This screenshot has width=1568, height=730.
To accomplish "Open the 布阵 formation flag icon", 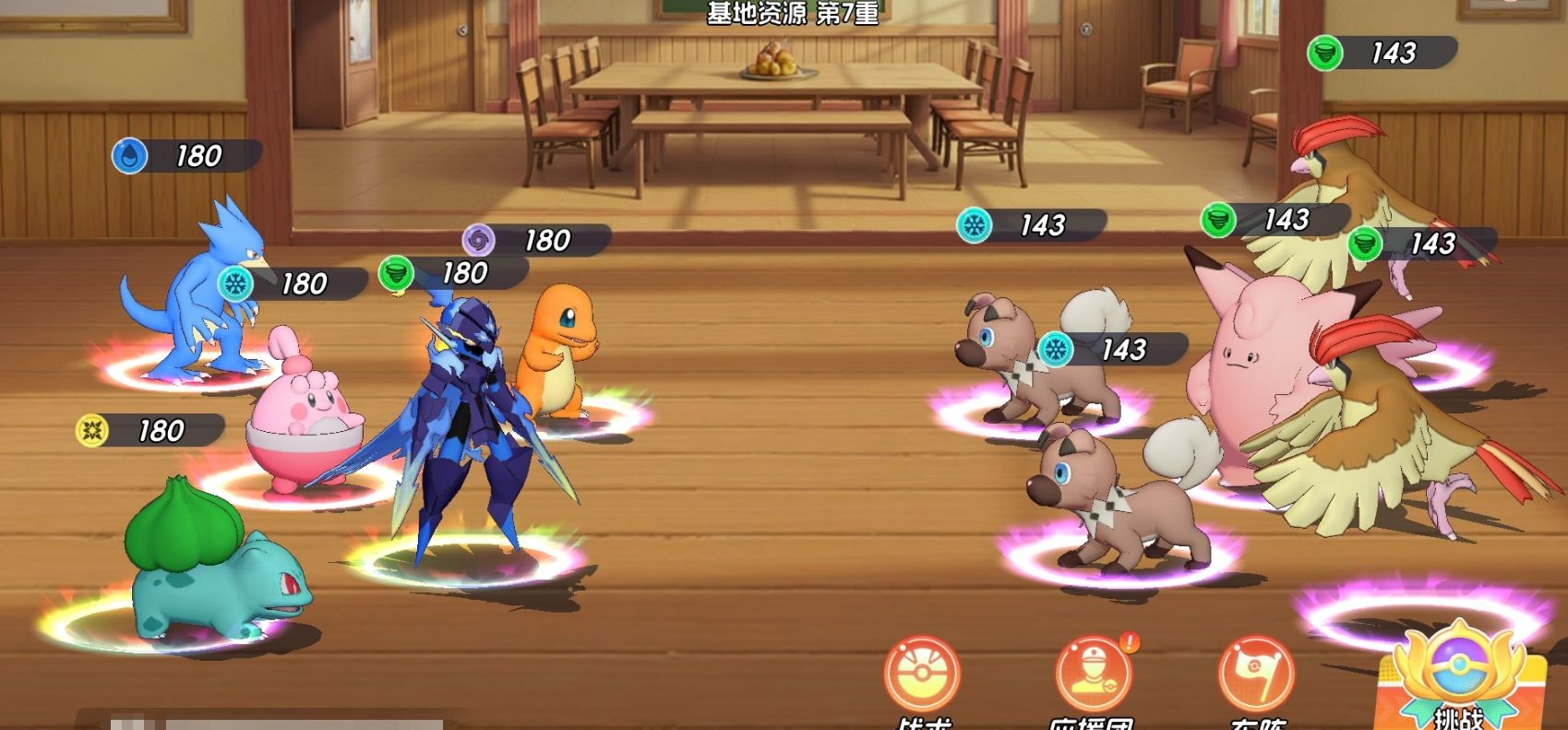I will tap(1255, 676).
